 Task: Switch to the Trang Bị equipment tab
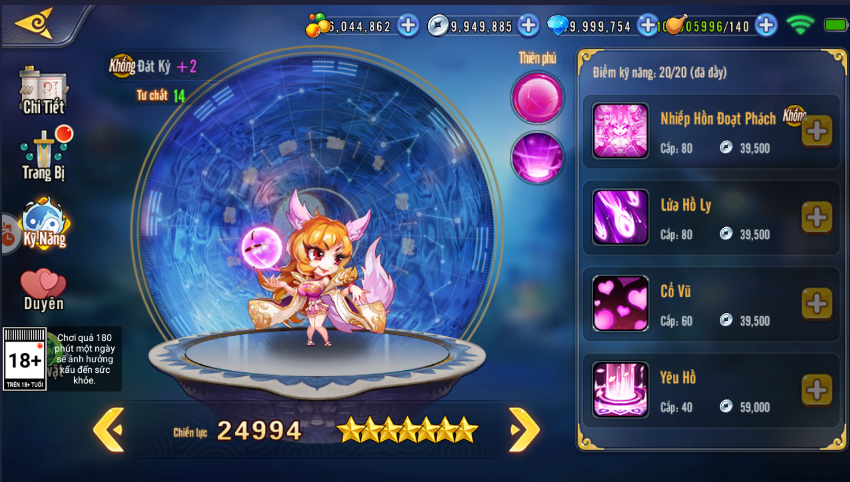click(44, 155)
